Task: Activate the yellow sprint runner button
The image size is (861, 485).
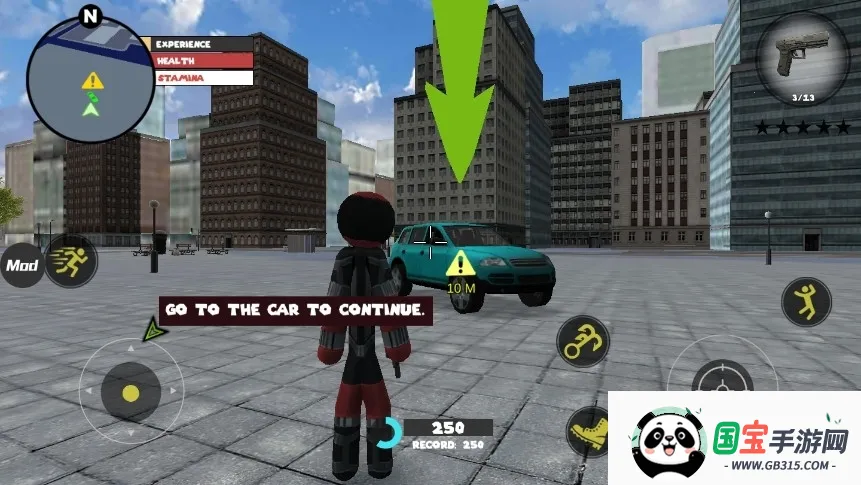Action: (x=71, y=262)
